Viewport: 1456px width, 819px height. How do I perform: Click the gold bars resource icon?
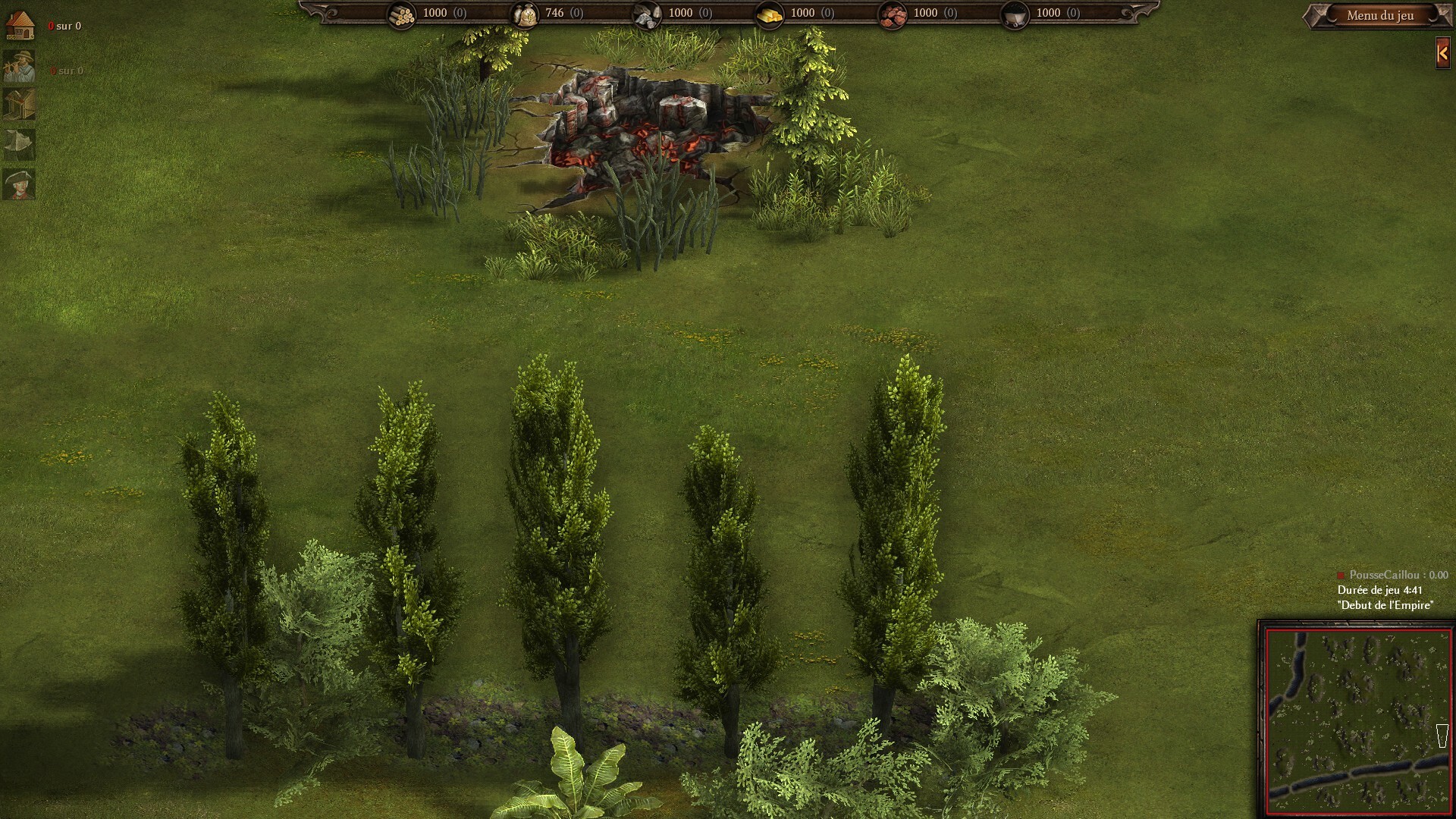[x=769, y=14]
